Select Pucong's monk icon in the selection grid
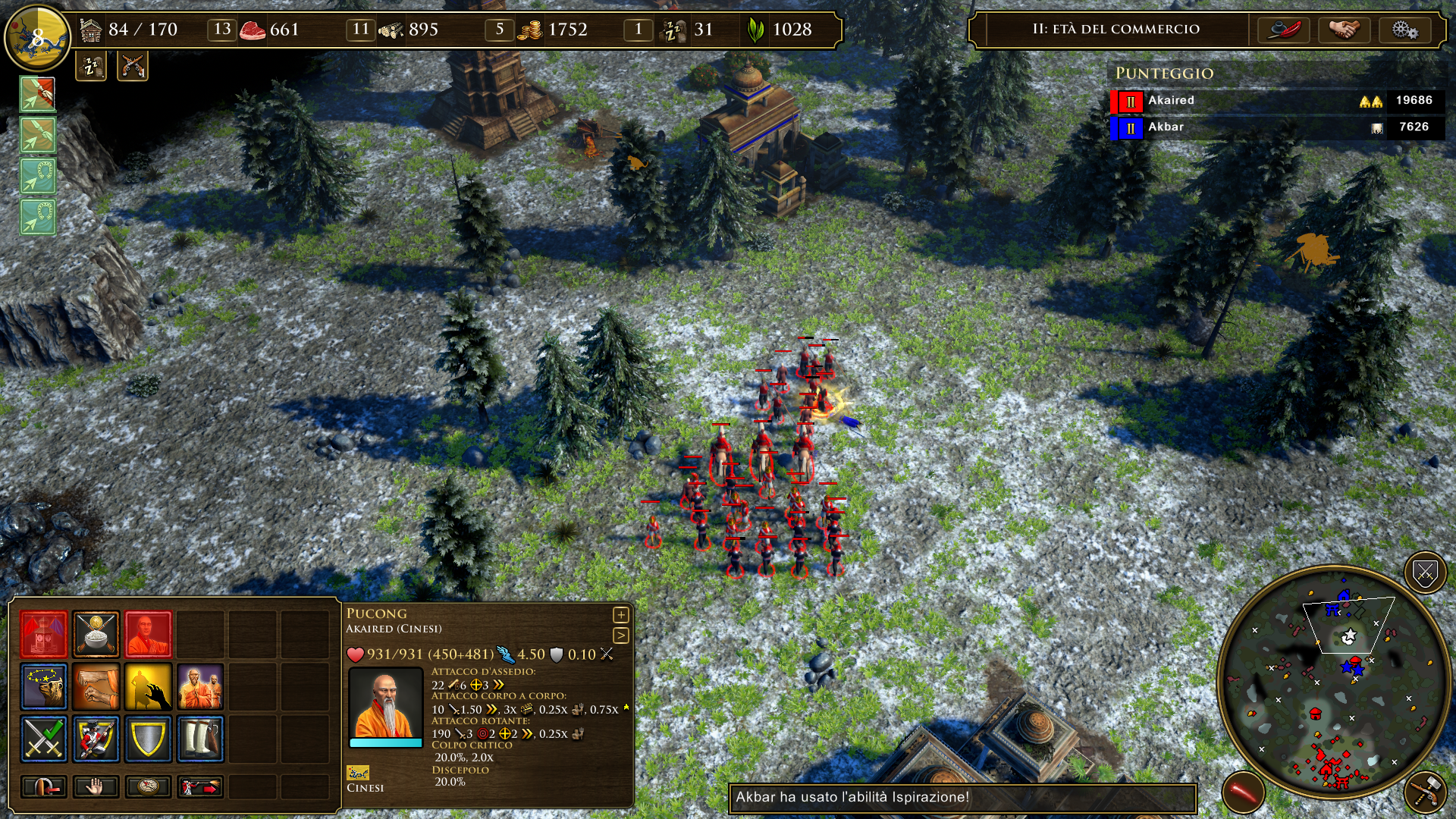This screenshot has height=819, width=1456. coord(149,634)
